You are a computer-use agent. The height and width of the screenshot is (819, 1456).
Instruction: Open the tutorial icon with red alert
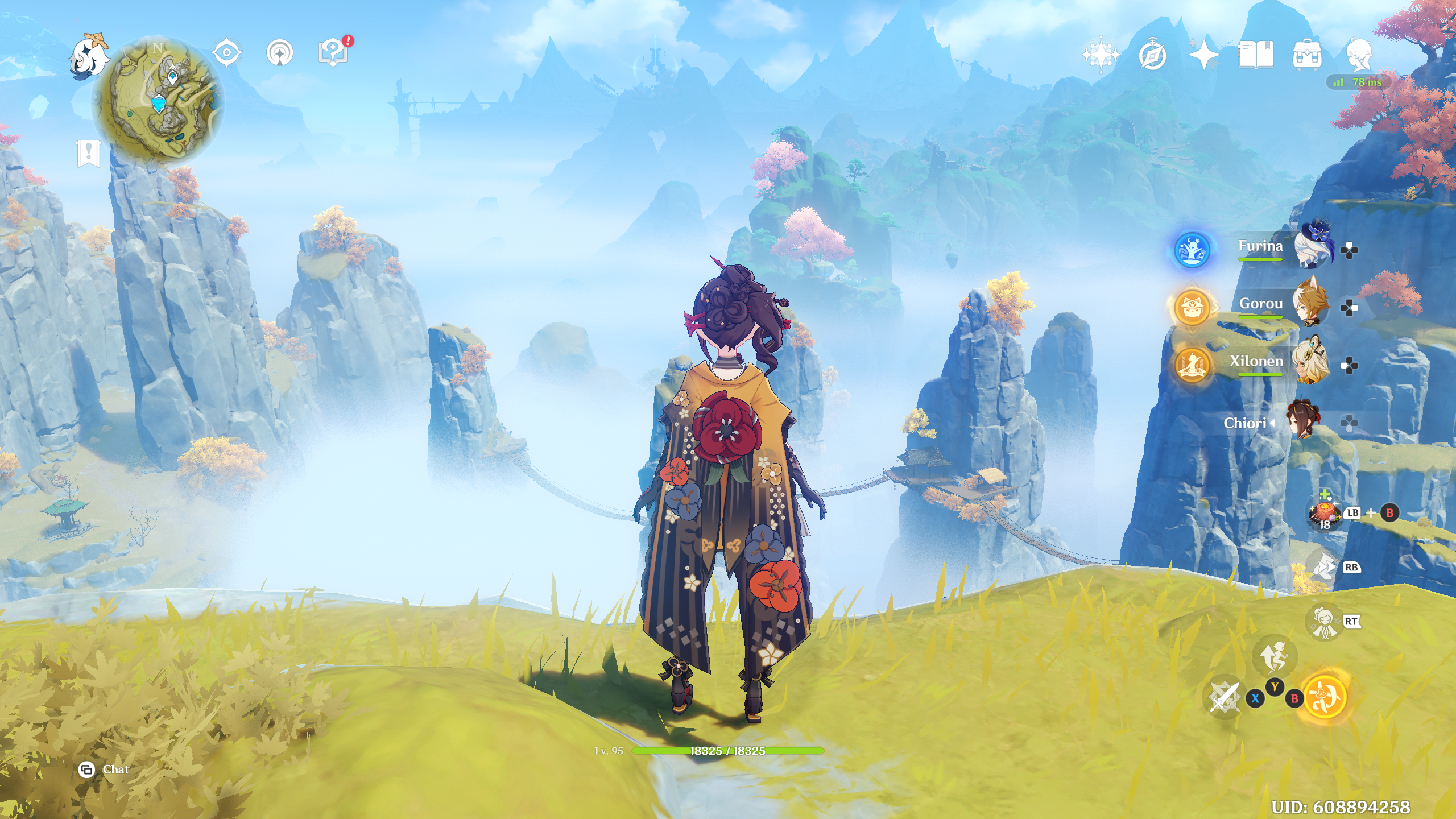(x=334, y=53)
